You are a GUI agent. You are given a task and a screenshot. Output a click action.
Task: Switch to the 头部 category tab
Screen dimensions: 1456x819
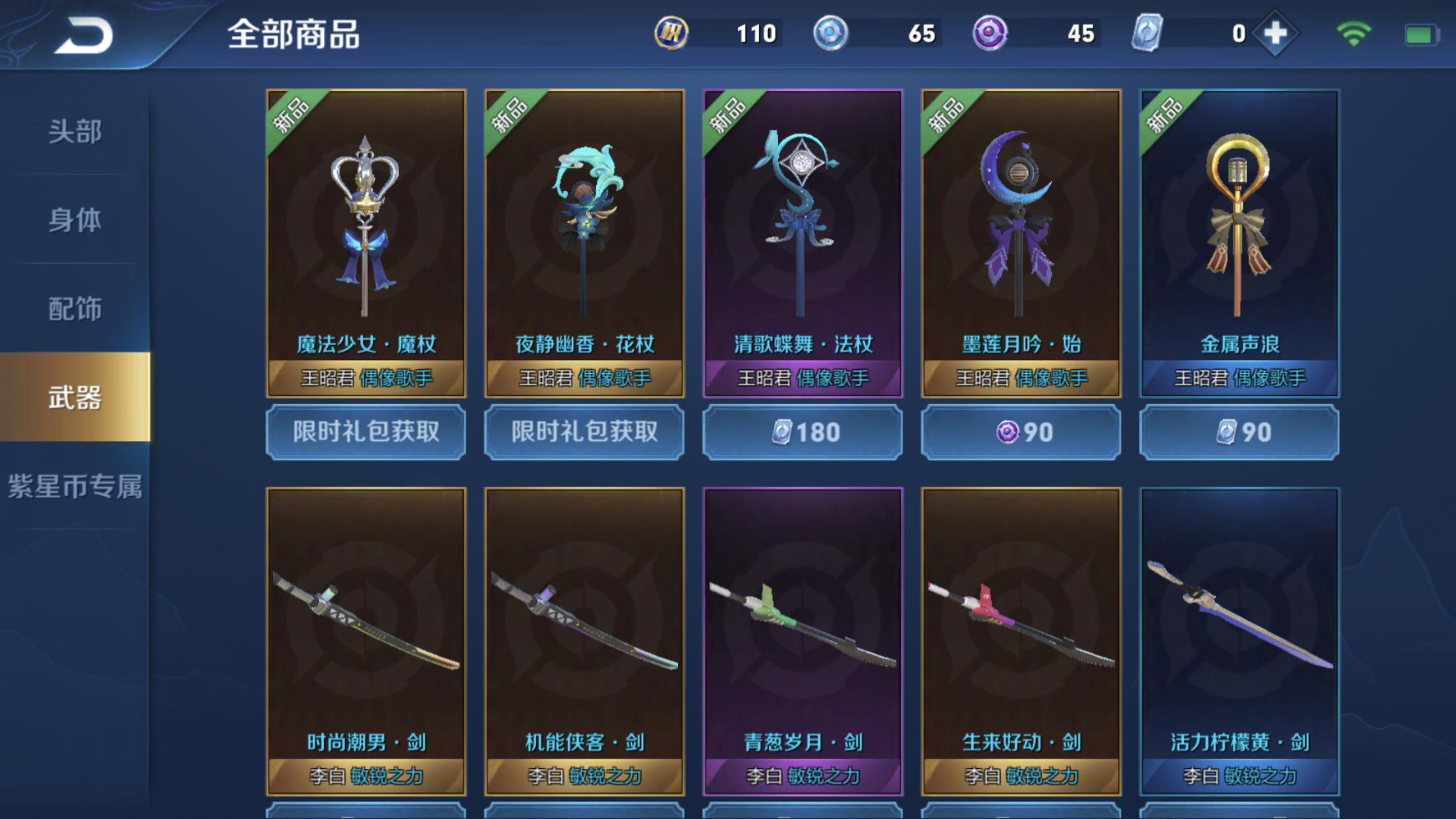click(75, 131)
